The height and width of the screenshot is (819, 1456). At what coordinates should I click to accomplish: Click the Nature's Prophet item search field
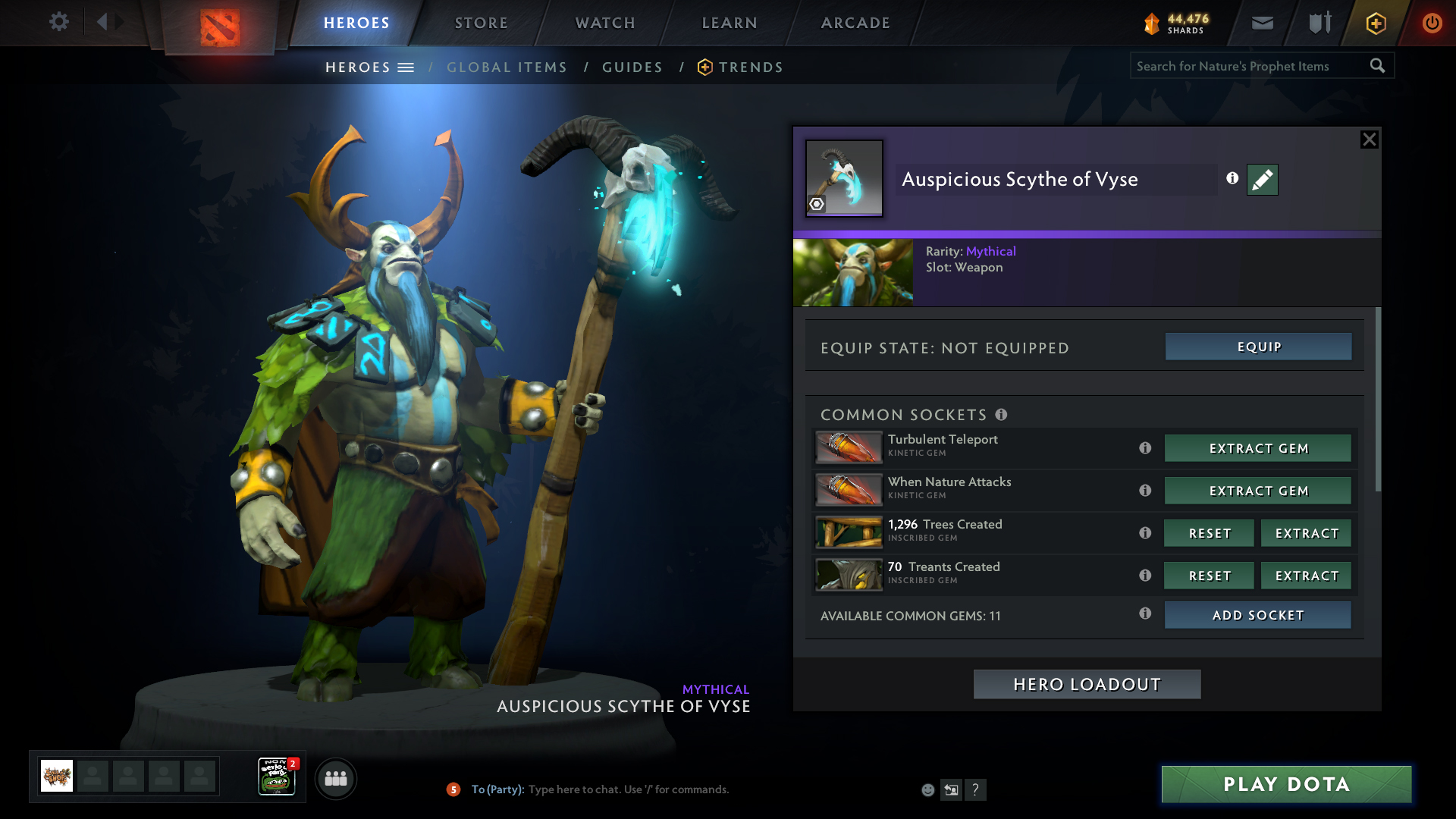point(1247,67)
